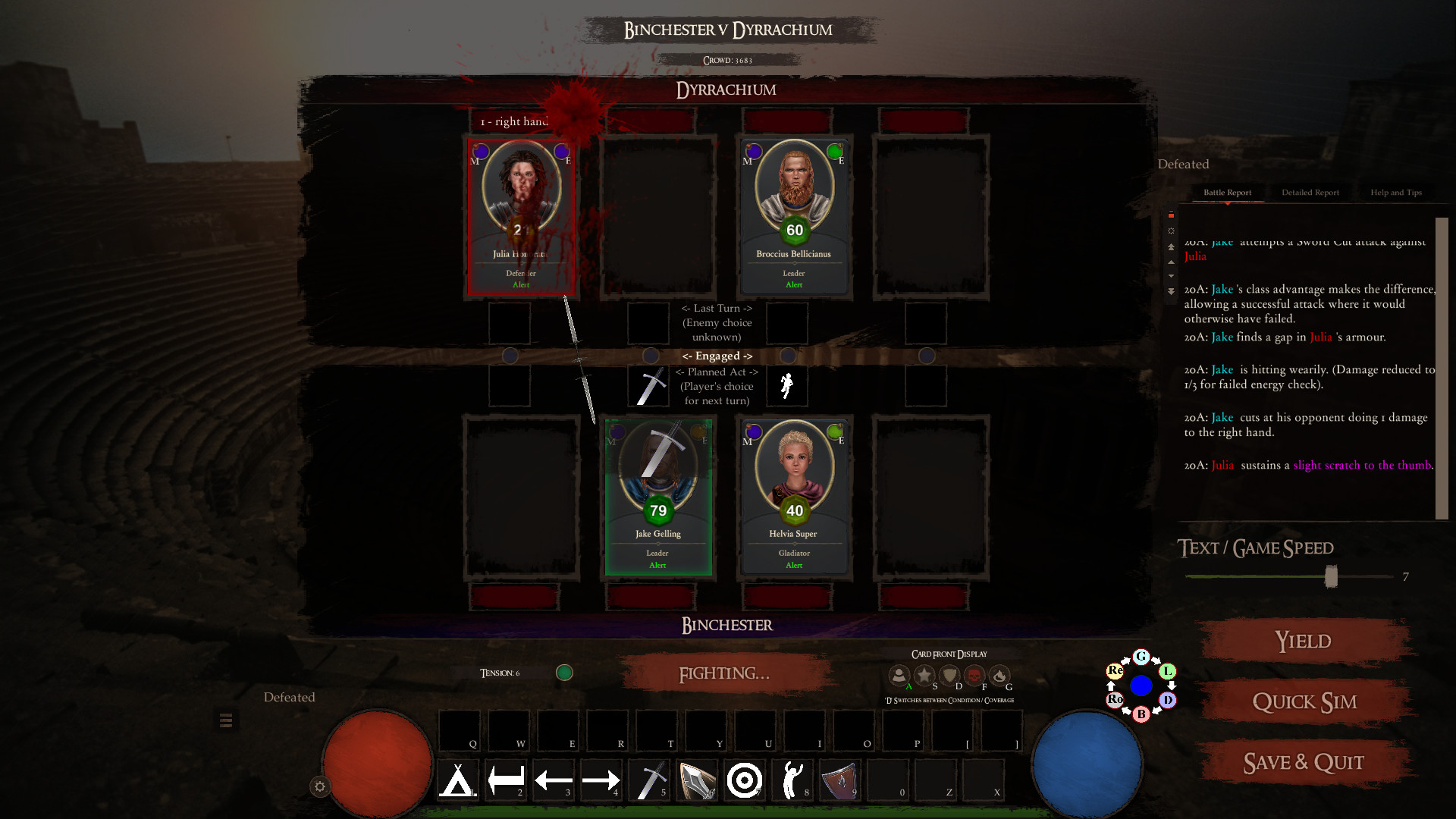
Task: Select the target/aim action icon
Action: [x=744, y=780]
